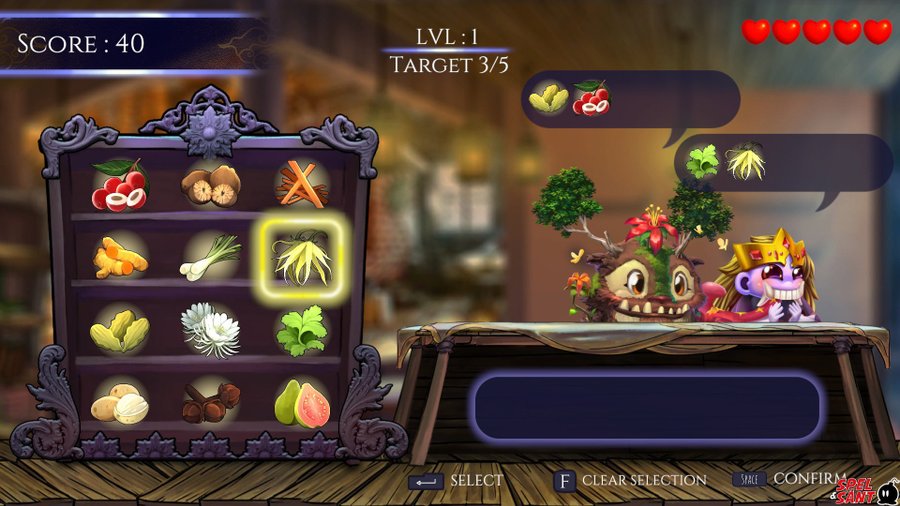Pick the brown nutmeg ingredient
Viewport: 900px width, 506px height.
(x=211, y=184)
